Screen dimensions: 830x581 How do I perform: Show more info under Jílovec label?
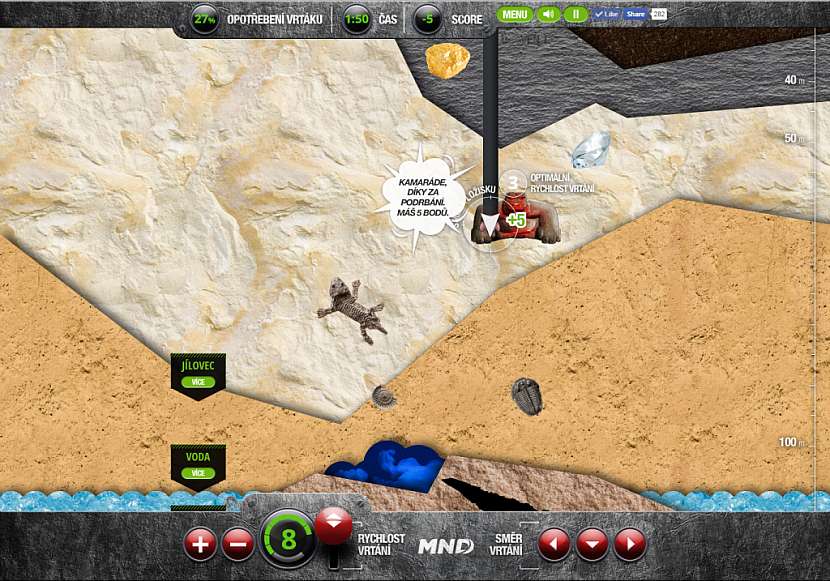point(198,382)
